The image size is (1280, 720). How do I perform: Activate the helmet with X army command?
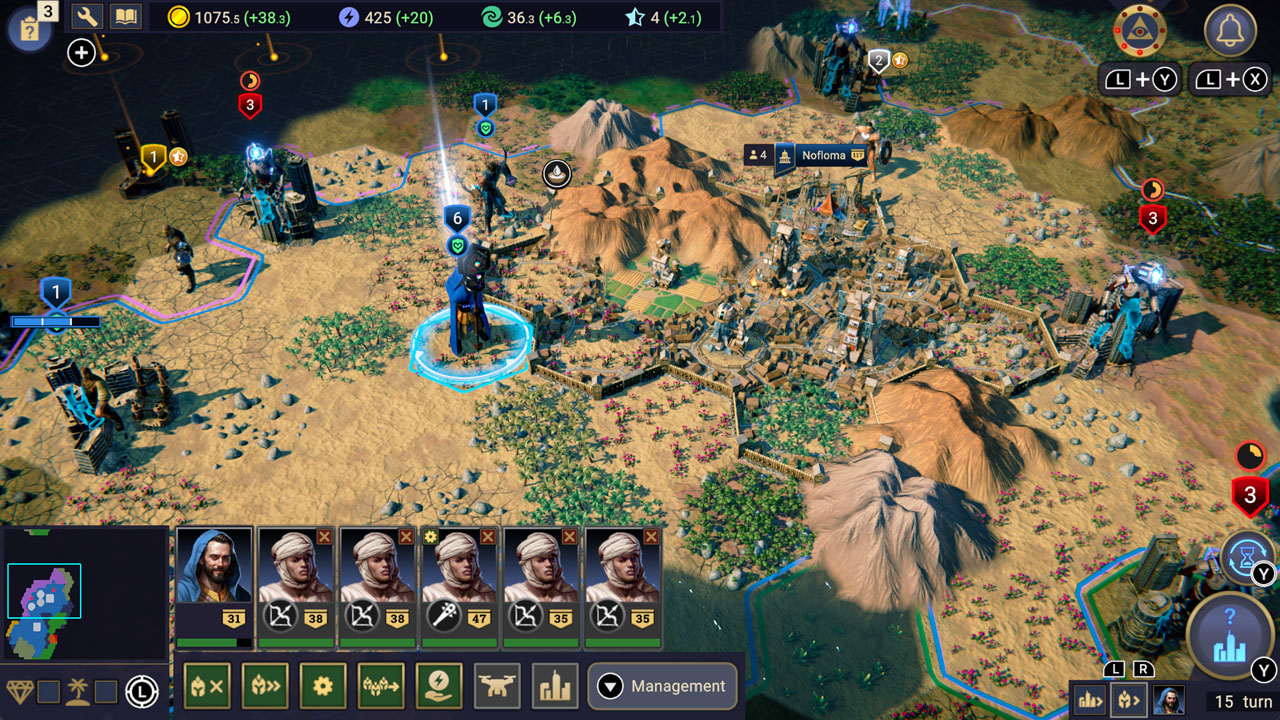pos(208,686)
